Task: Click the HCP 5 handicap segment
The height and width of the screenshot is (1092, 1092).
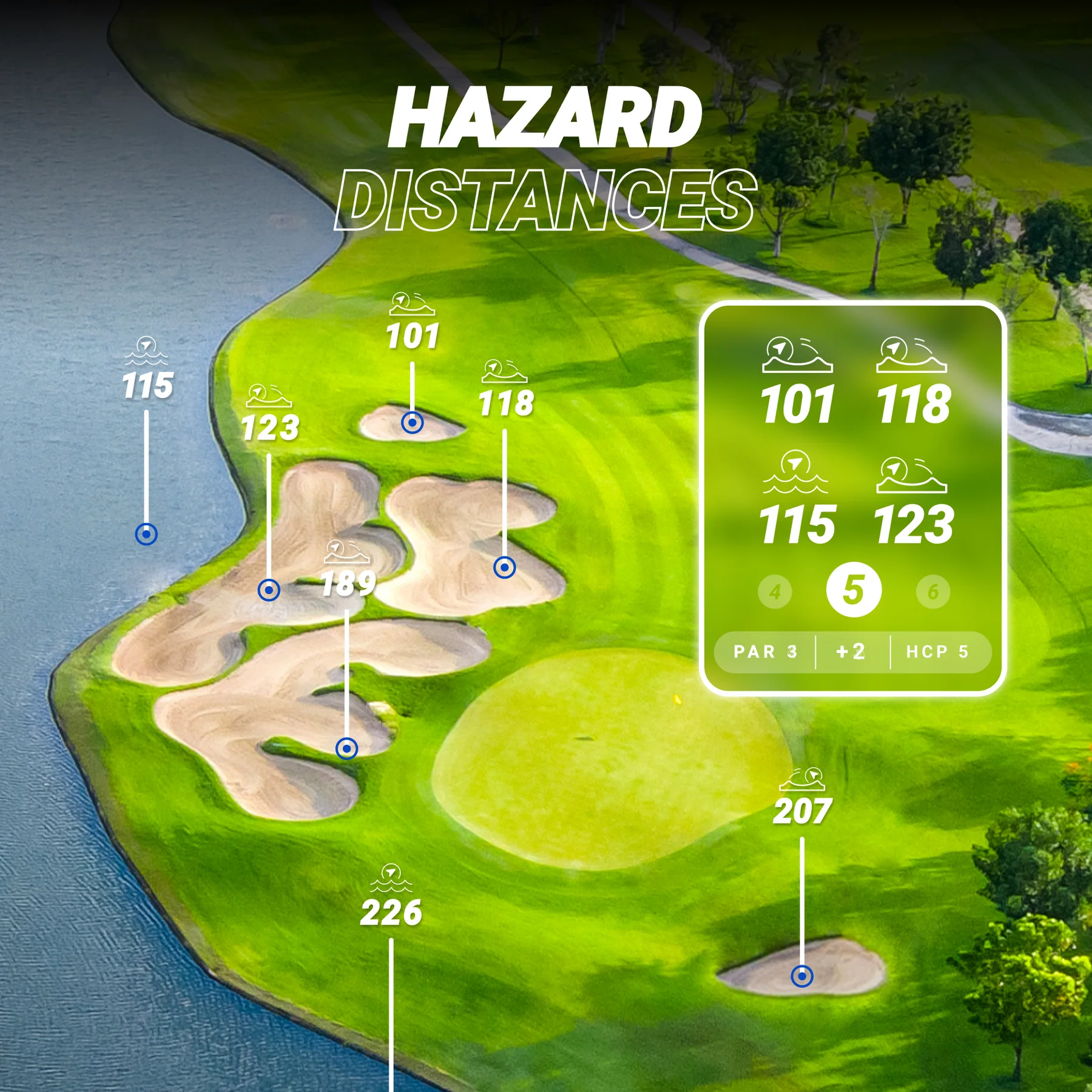Action: (937, 652)
